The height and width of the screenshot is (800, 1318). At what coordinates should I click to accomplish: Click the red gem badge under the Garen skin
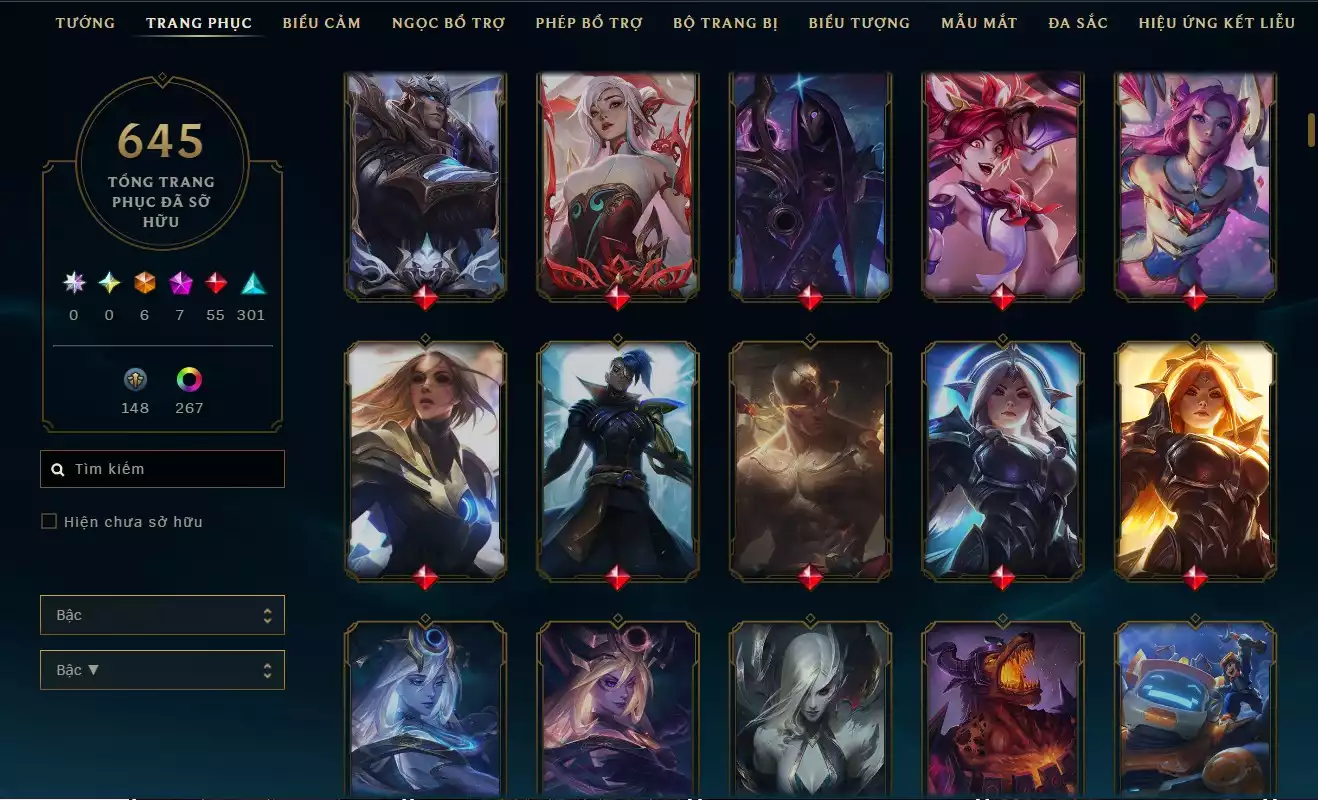(426, 297)
